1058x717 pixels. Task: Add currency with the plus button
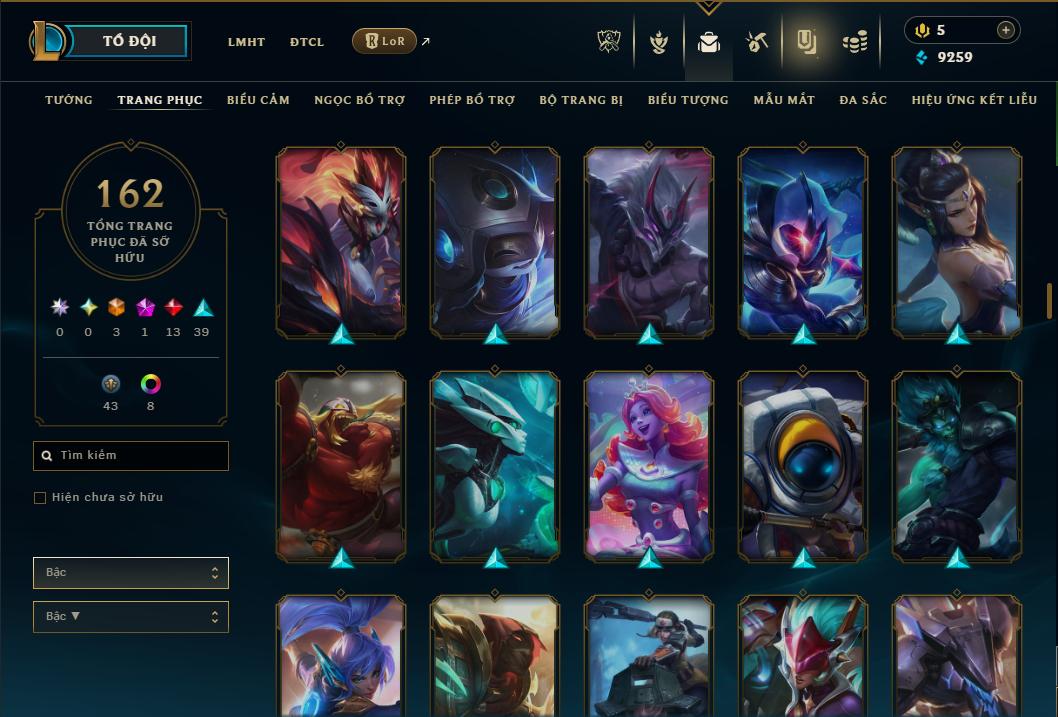(1005, 31)
